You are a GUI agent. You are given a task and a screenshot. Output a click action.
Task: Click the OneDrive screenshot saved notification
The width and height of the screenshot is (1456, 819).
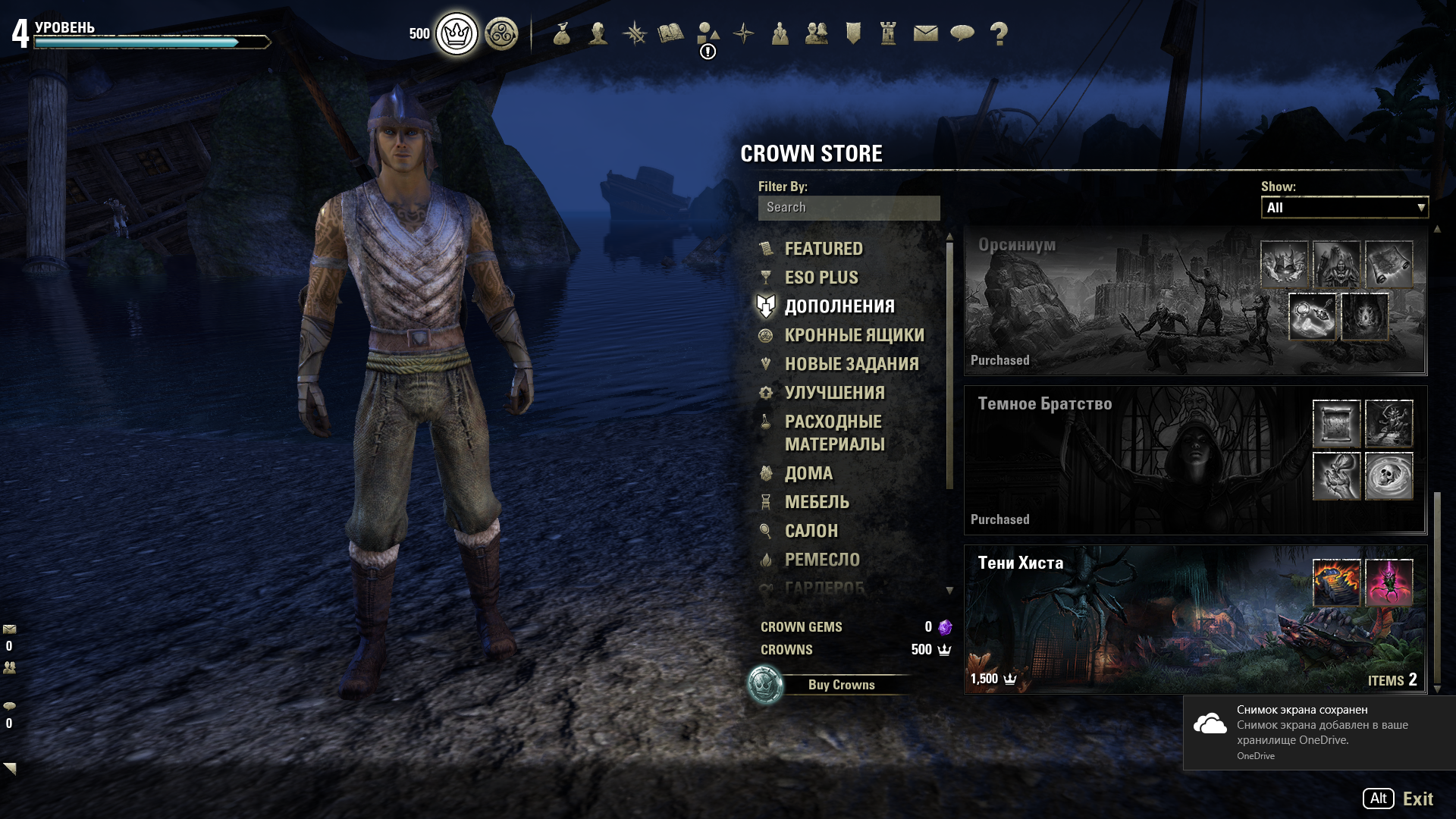click(1319, 732)
